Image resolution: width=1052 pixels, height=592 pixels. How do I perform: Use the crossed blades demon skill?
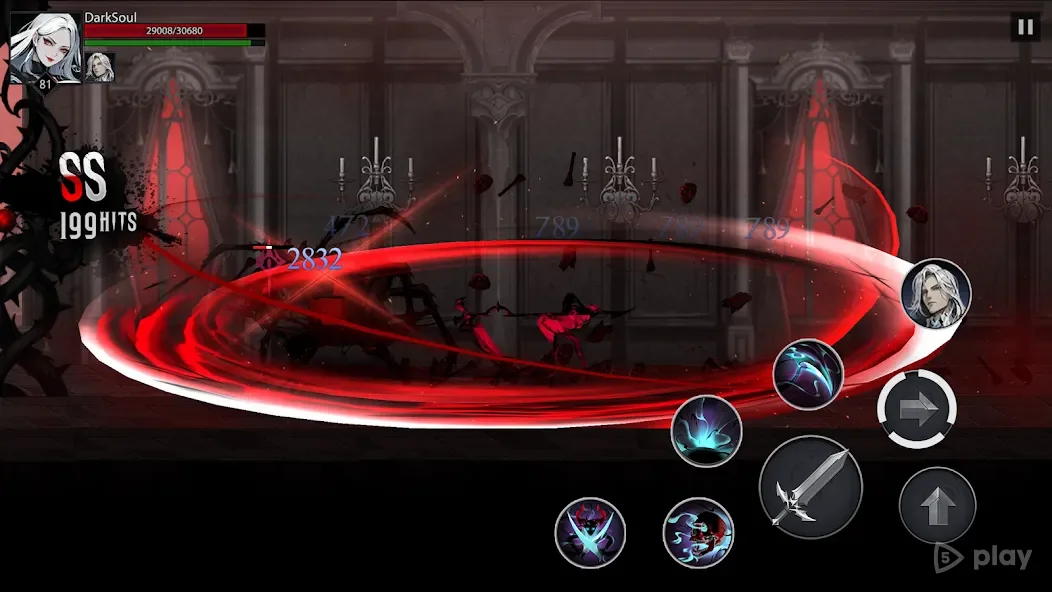point(590,532)
